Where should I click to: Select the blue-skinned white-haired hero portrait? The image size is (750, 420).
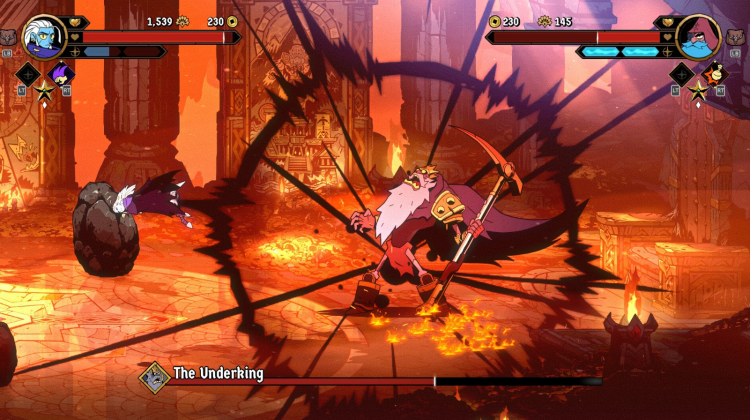(43, 37)
